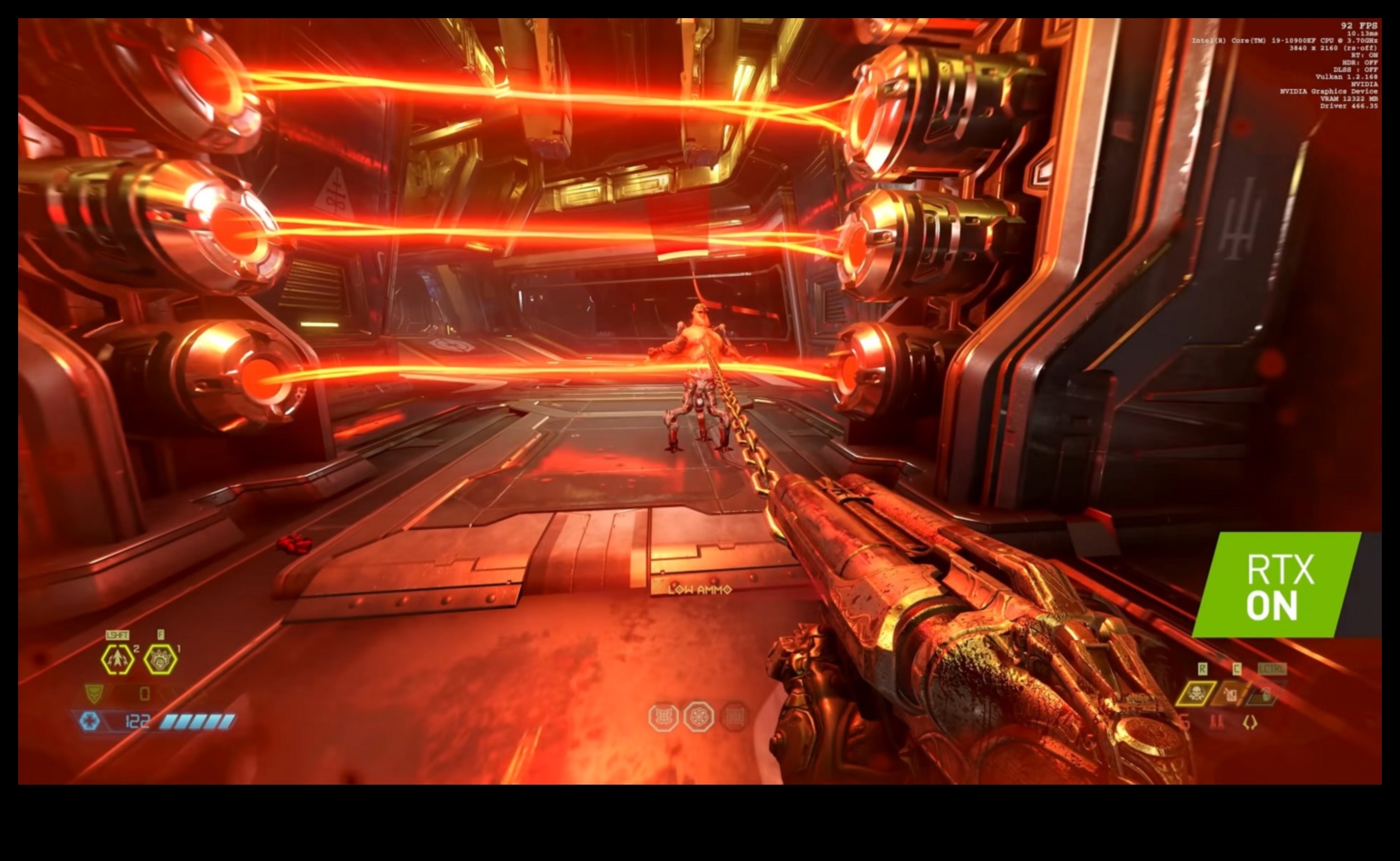
Task: Click the middle rune icon
Action: (x=698, y=716)
